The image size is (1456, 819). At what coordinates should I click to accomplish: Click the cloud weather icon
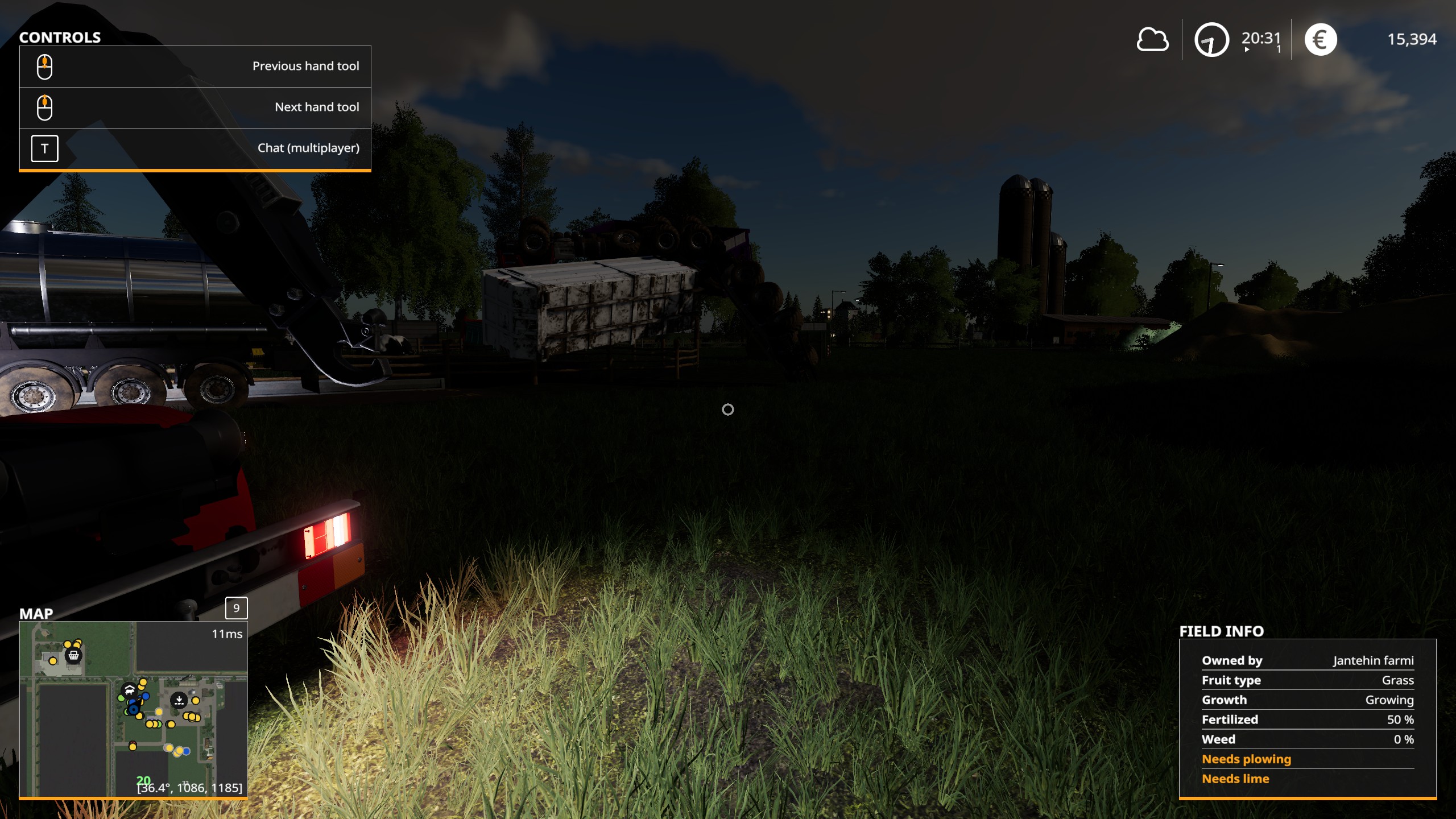[1152, 40]
